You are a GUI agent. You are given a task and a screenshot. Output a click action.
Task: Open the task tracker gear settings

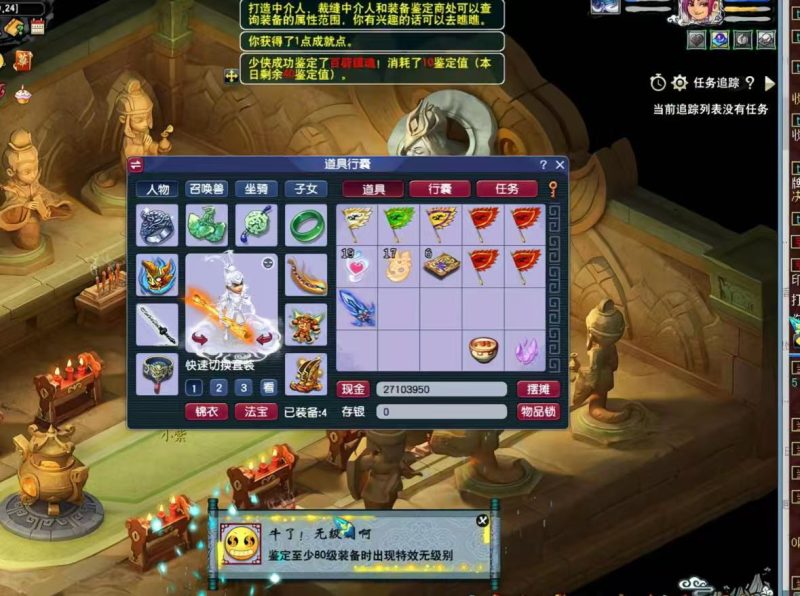point(680,83)
